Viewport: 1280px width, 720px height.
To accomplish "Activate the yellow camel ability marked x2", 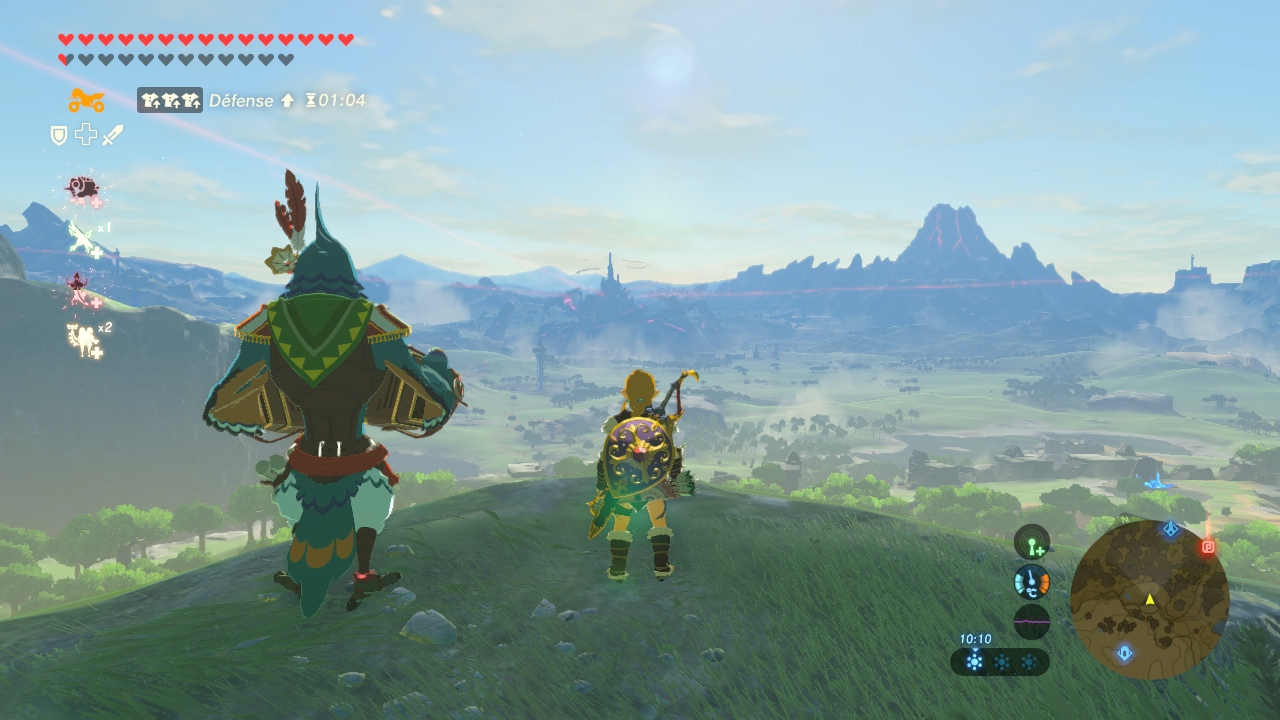I will coord(85,340).
